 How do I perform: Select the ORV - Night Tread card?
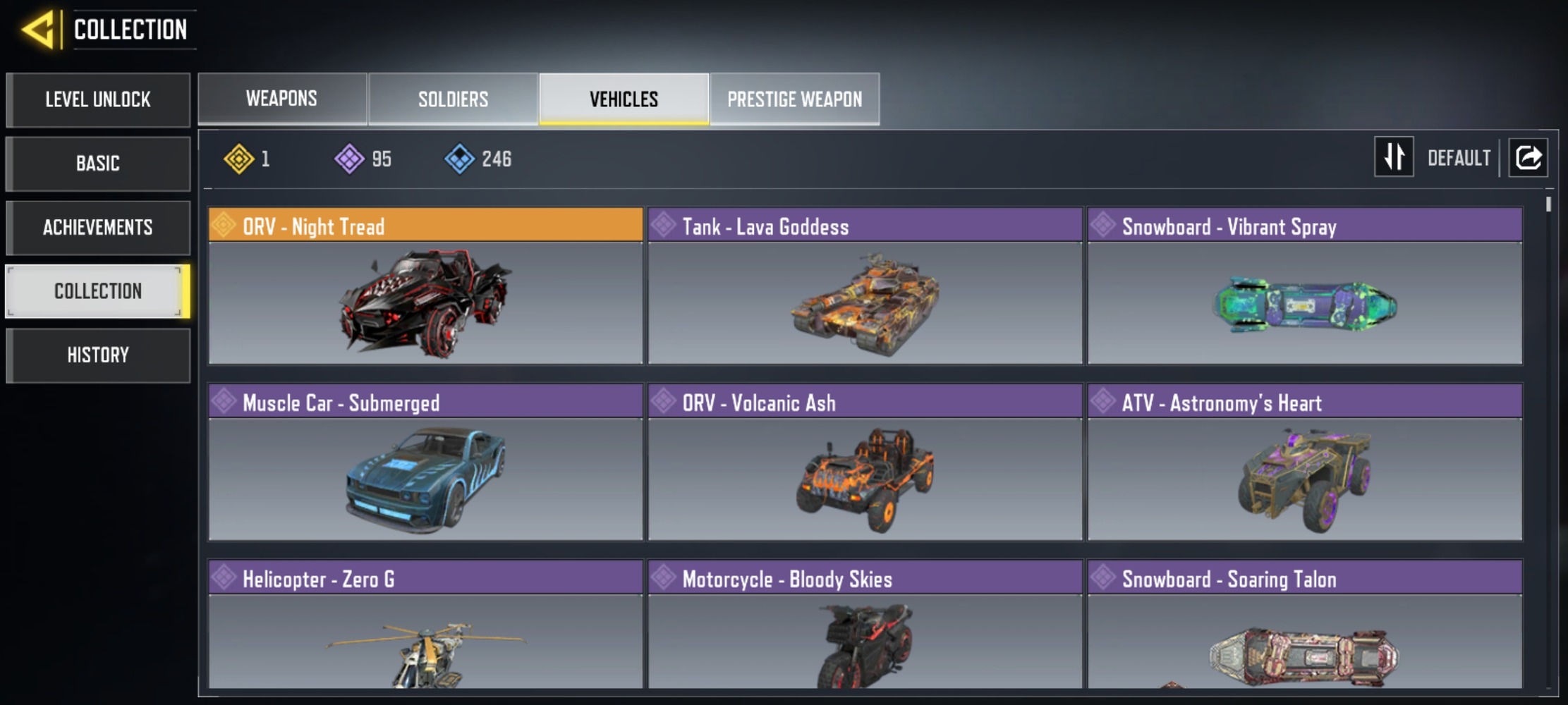click(425, 286)
